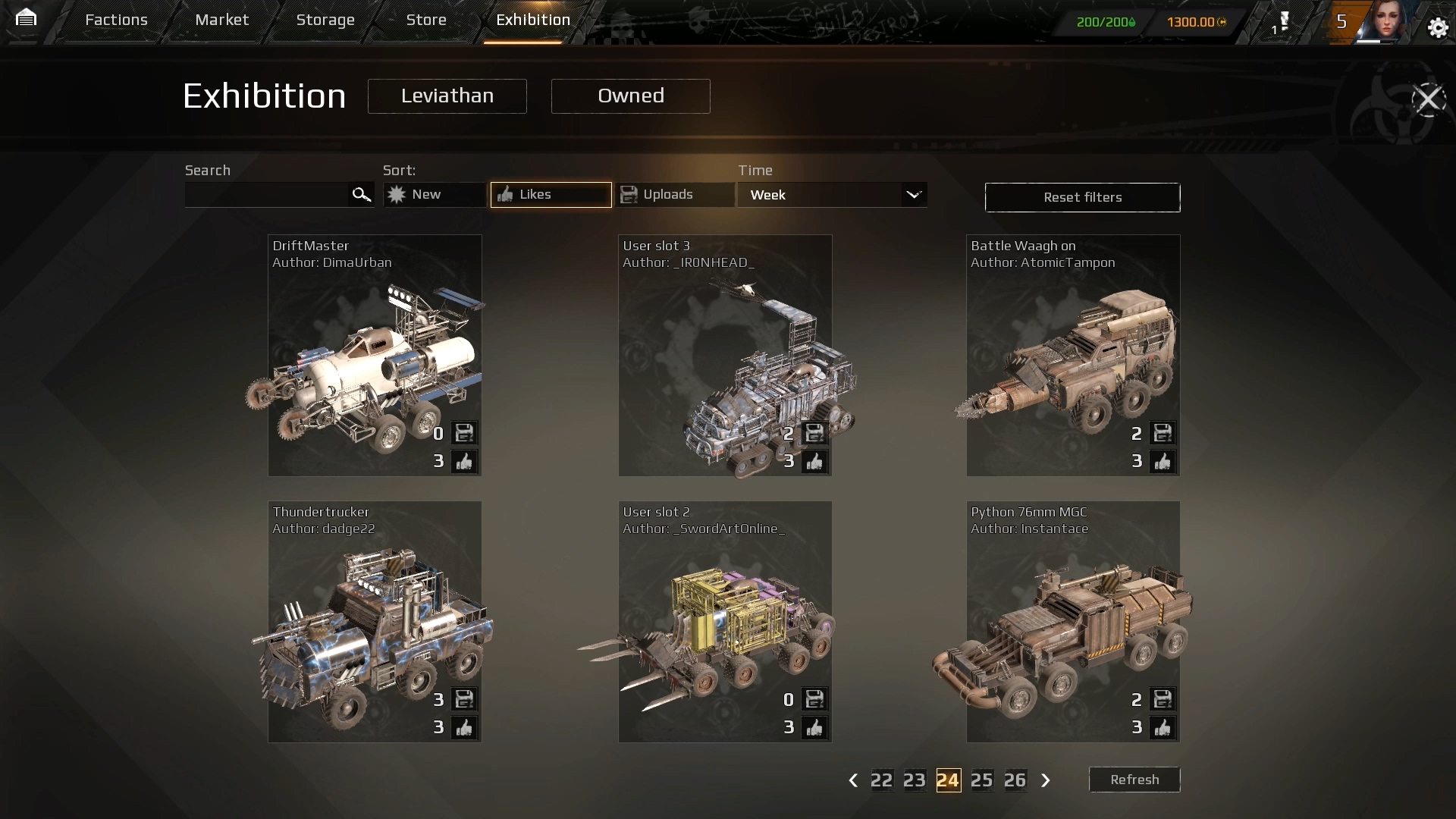Show Leviathan exhibition builds
This screenshot has height=819, width=1456.
[x=447, y=96]
